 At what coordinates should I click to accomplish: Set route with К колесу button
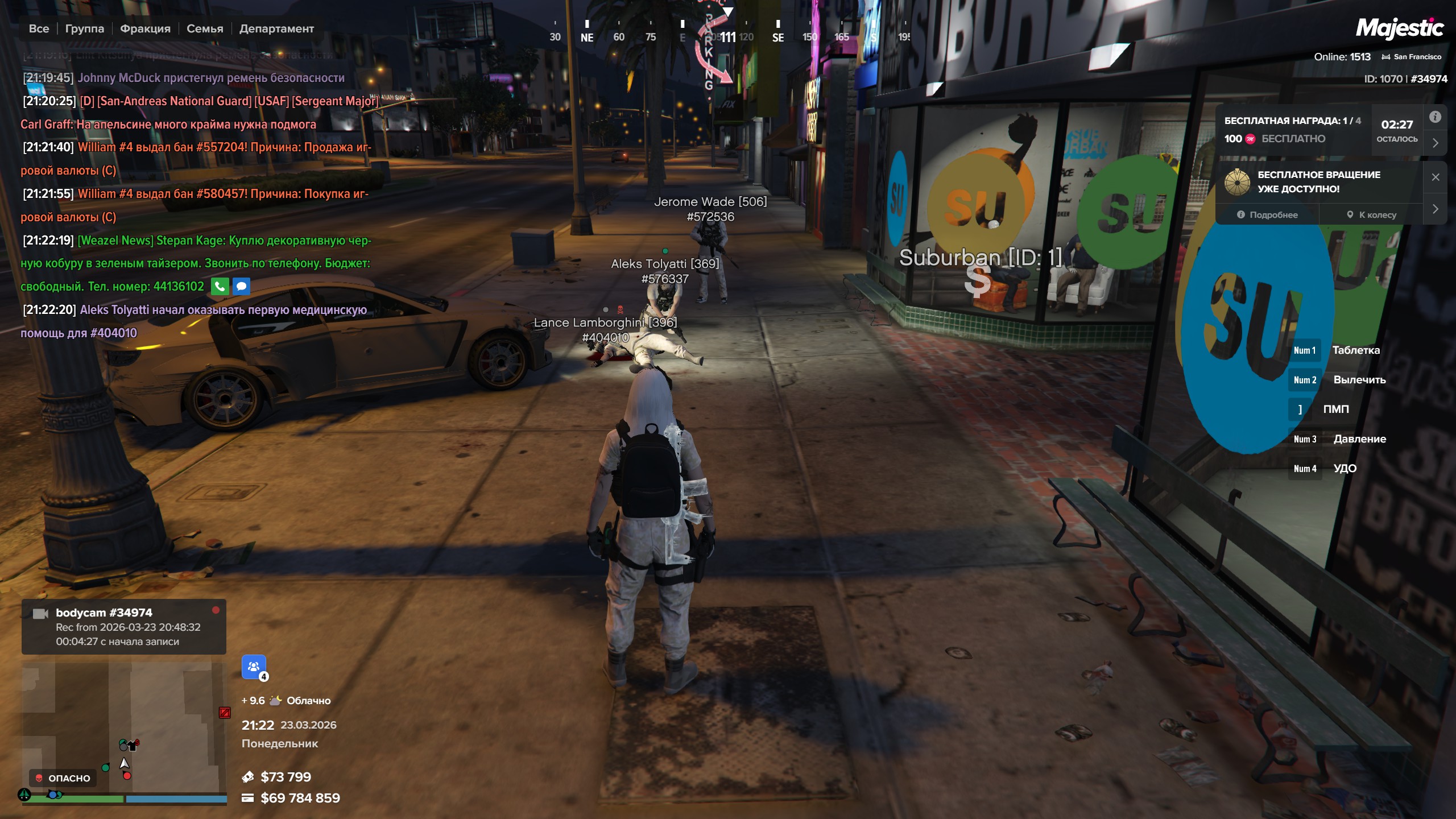pos(1371,215)
